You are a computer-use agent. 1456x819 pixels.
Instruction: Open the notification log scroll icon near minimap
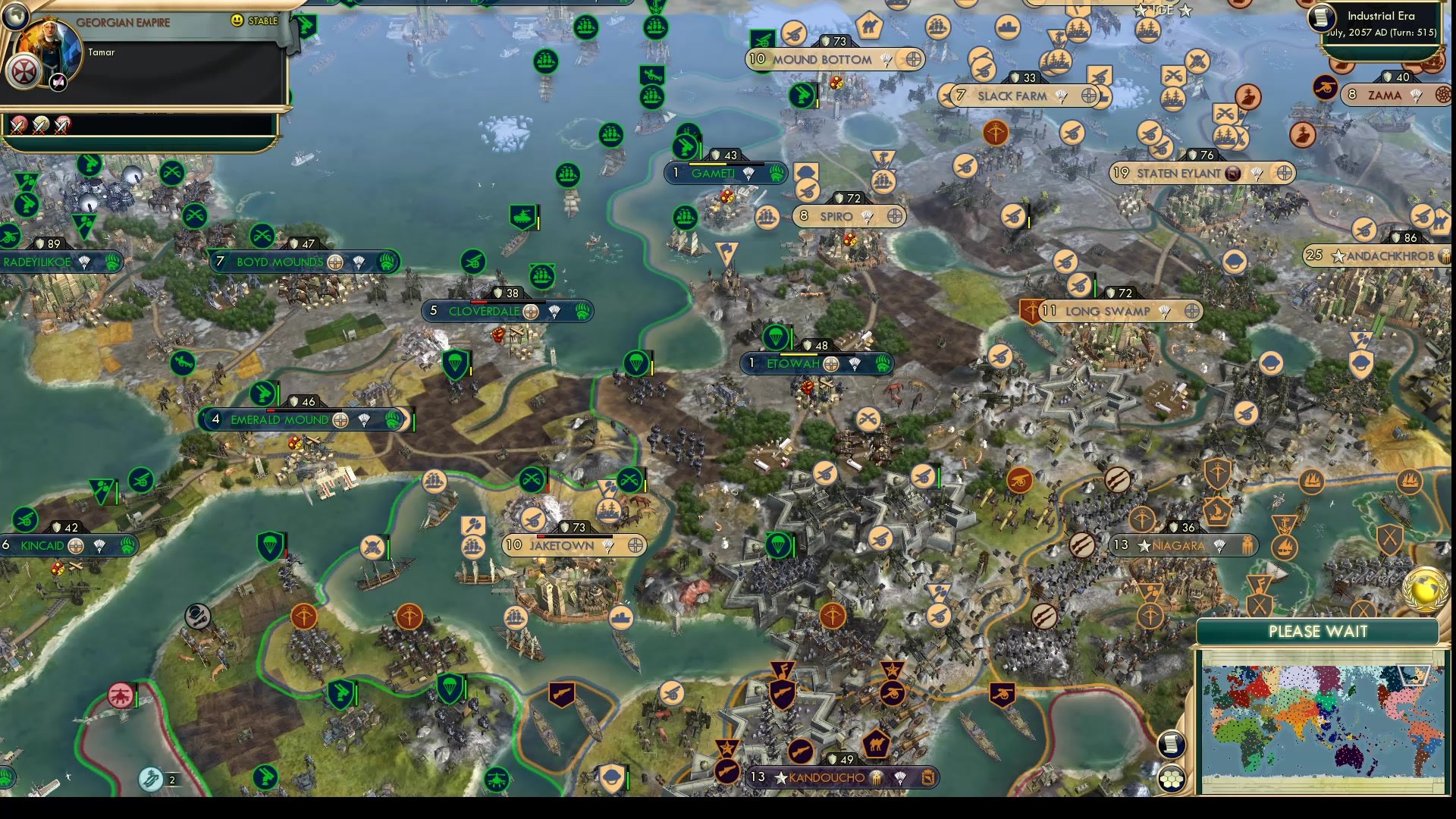[x=1172, y=745]
